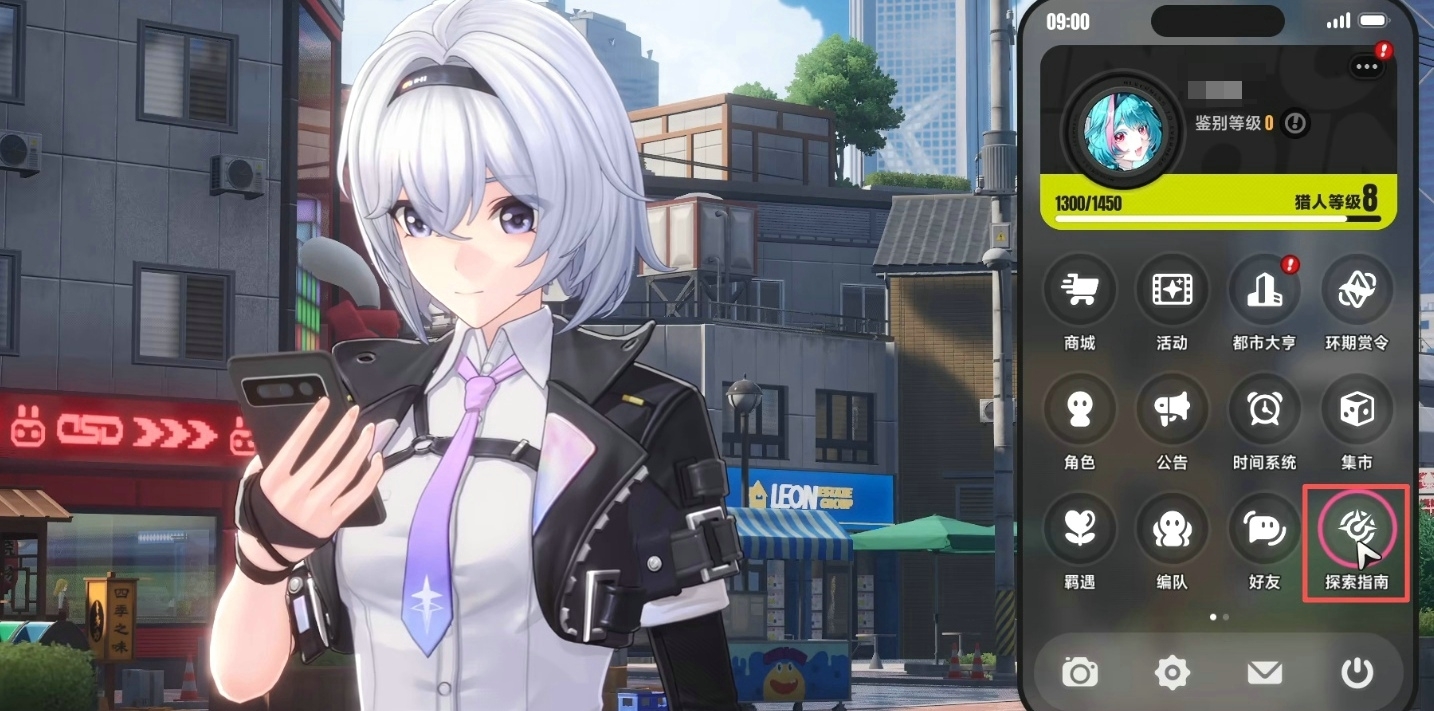Open the 好友 friends list
The height and width of the screenshot is (711, 1434).
[1263, 529]
